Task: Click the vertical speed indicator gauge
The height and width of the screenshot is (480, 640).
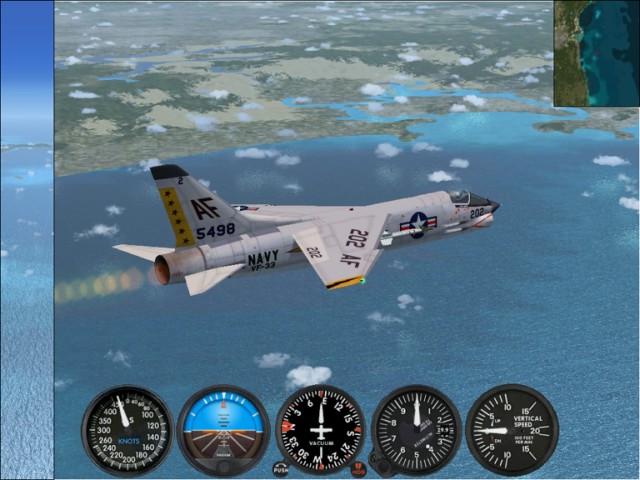Action: point(512,430)
